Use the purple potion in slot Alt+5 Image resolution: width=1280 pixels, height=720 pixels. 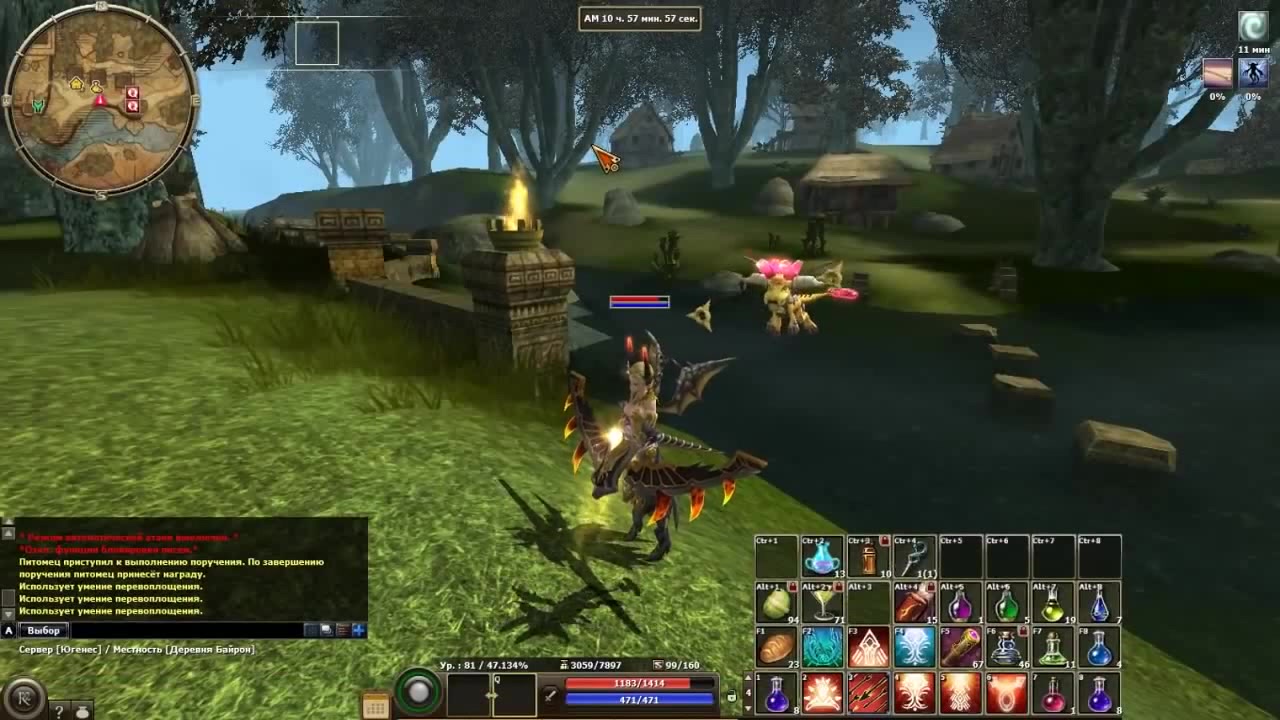click(x=960, y=603)
